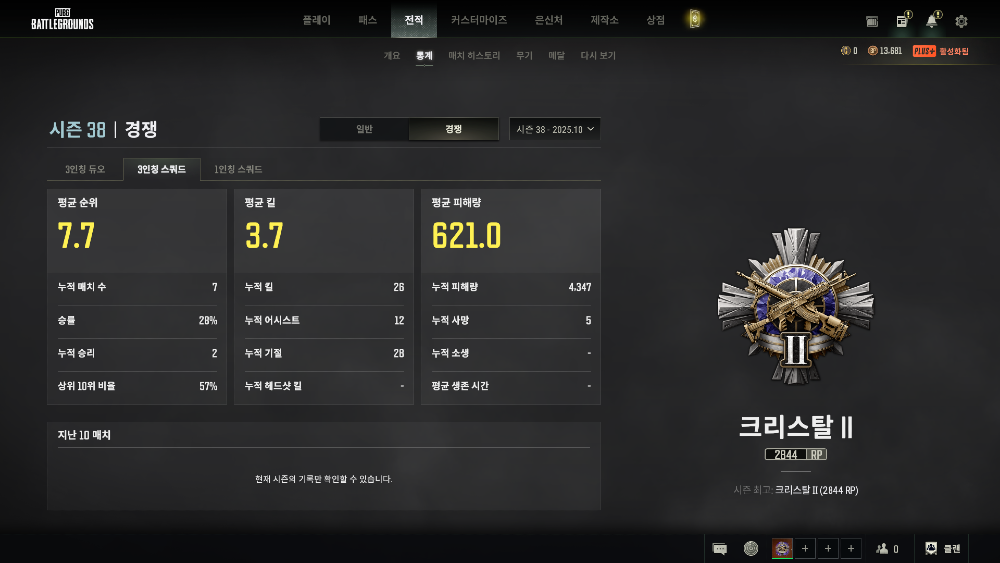1000x563 pixels.
Task: Open the 클랜 (Clan) button
Action: [942, 548]
